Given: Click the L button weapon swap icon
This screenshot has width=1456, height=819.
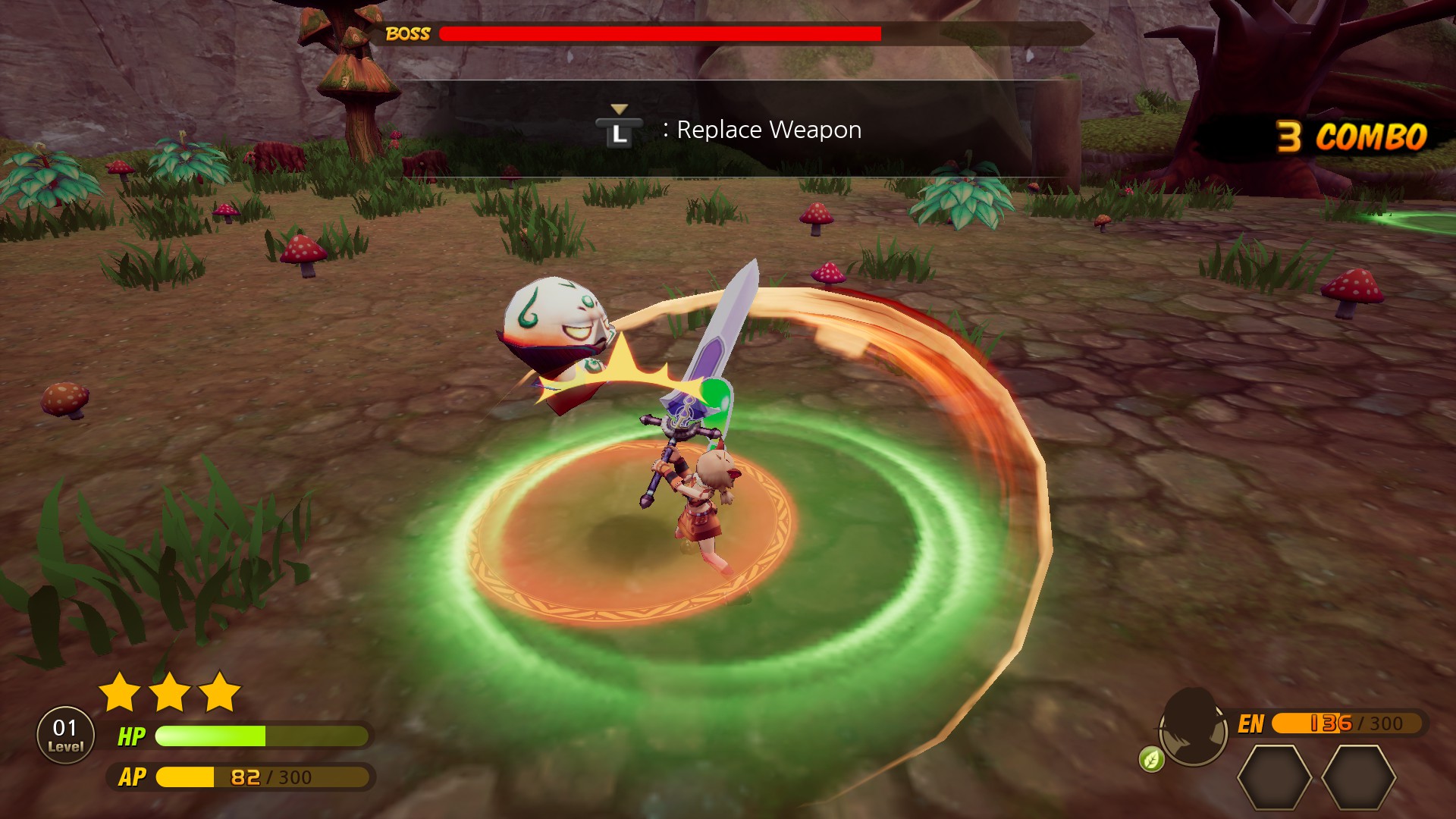Looking at the screenshot, I should point(620,130).
